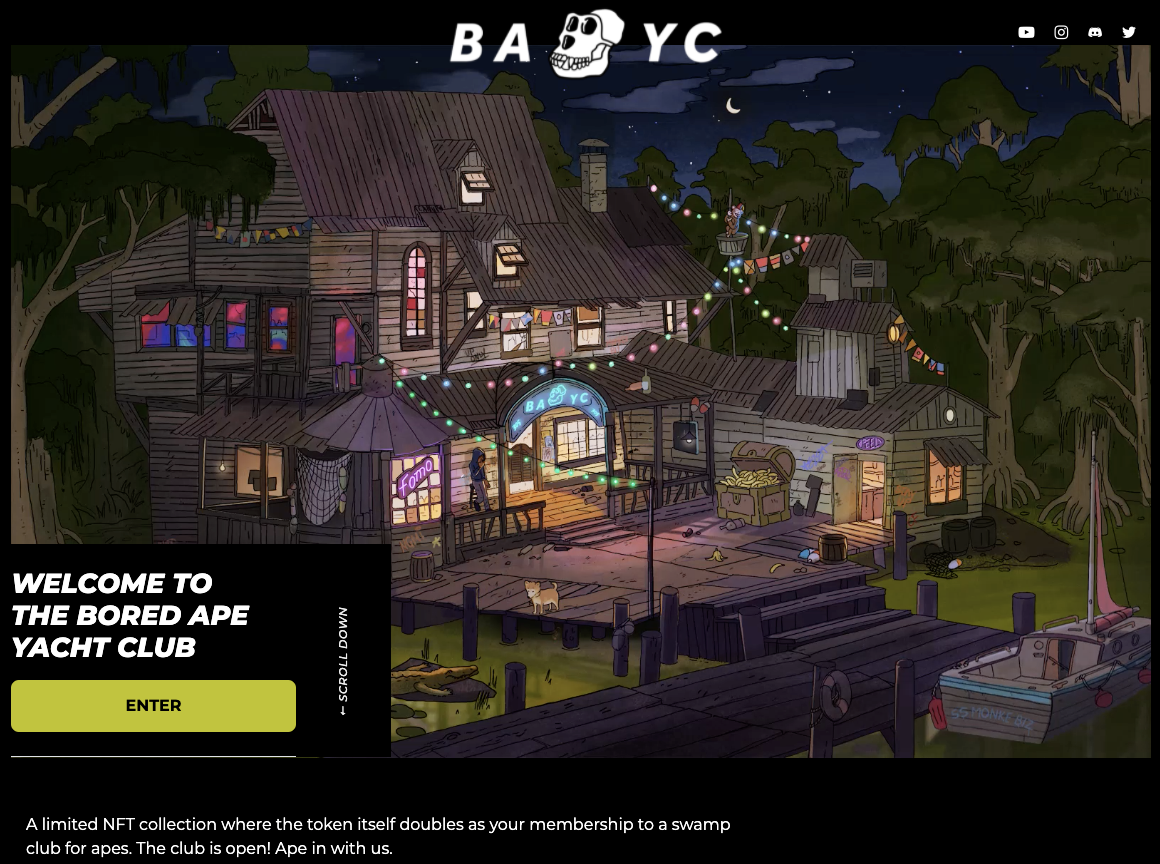The height and width of the screenshot is (864, 1160).
Task: Click the yellow ENTER button
Action: tap(153, 706)
